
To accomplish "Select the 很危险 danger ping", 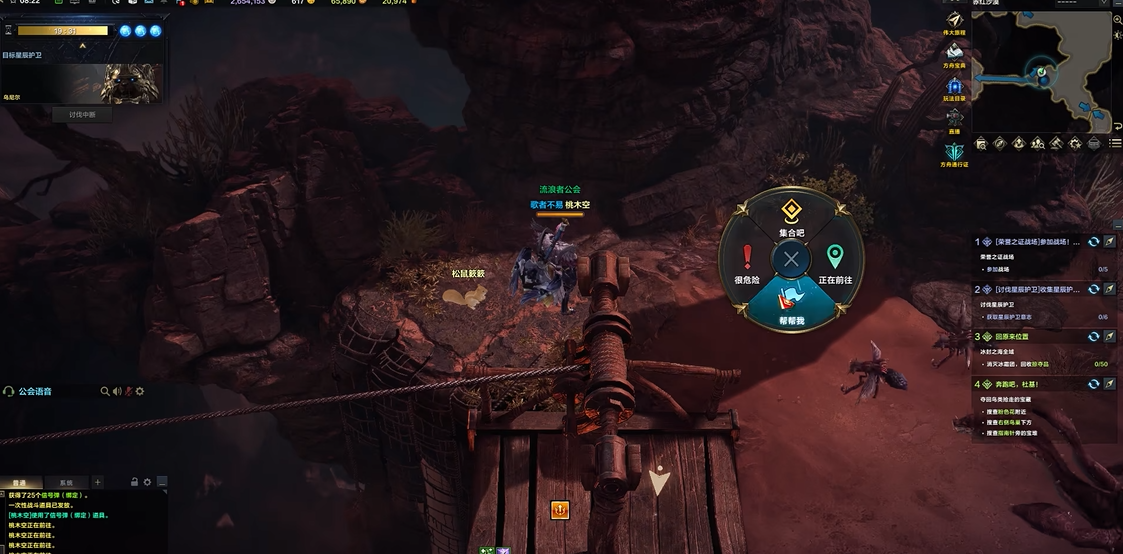I will pos(746,263).
